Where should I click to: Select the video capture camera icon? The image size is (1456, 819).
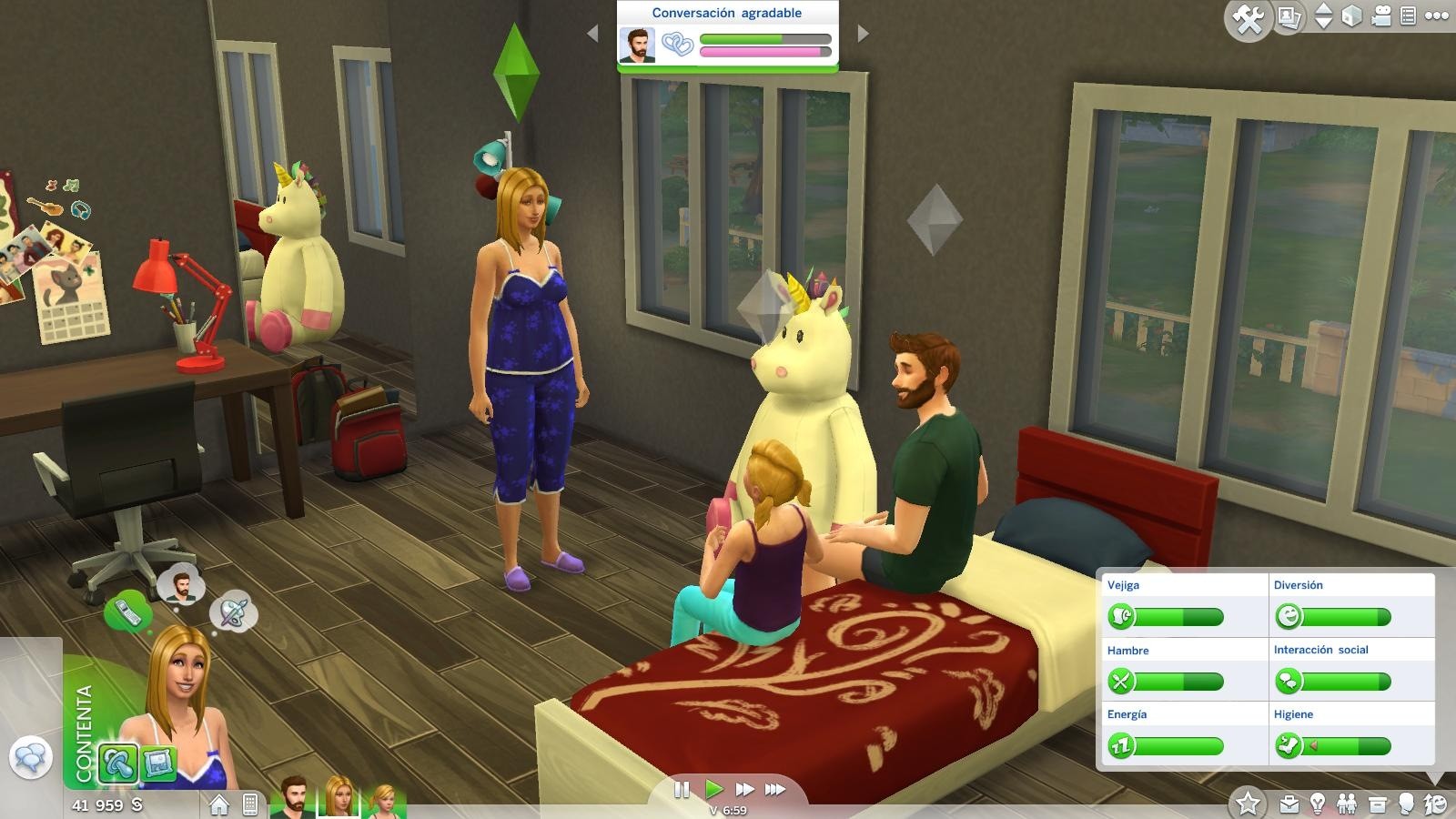(1380, 15)
